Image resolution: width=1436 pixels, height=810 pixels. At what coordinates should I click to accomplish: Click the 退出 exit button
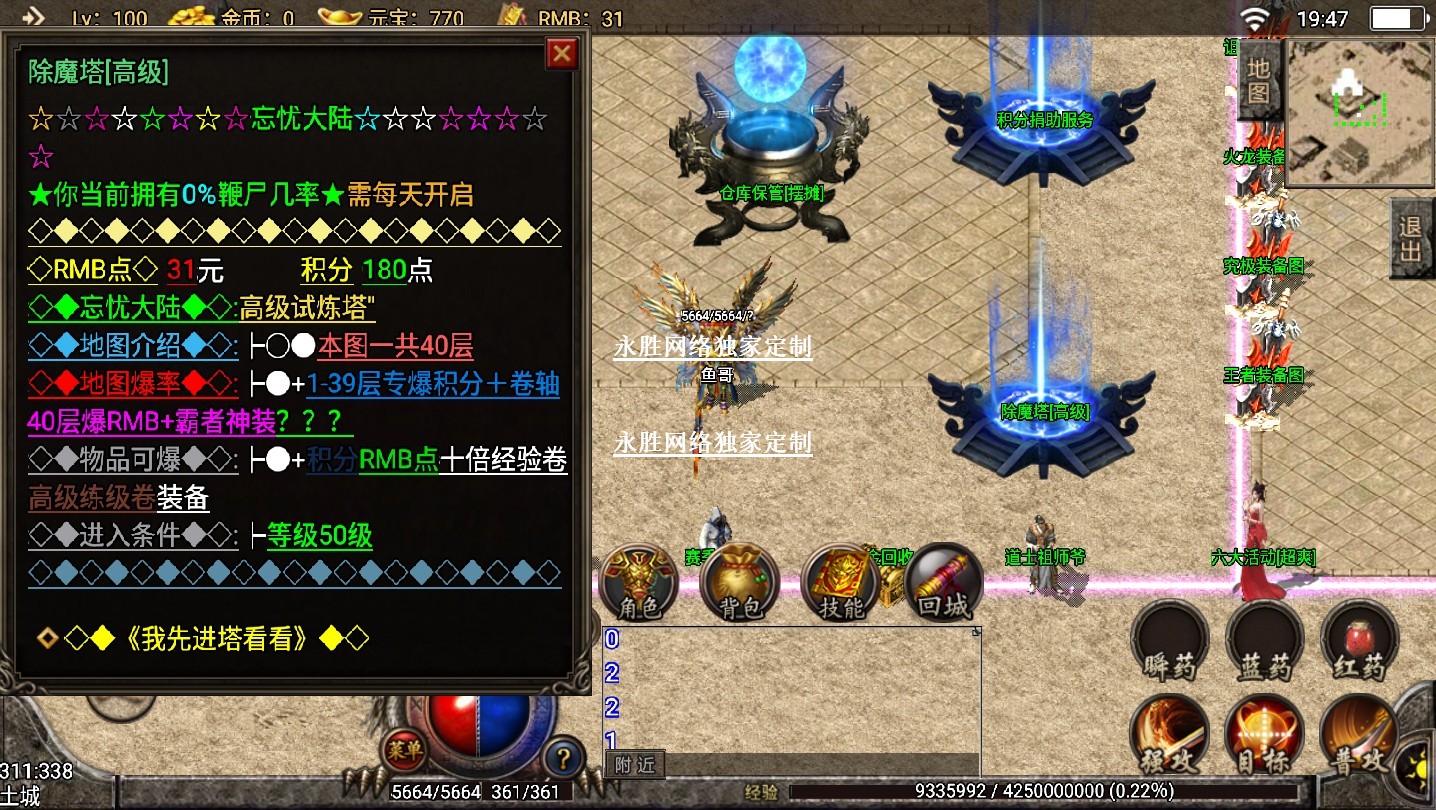pos(1411,238)
